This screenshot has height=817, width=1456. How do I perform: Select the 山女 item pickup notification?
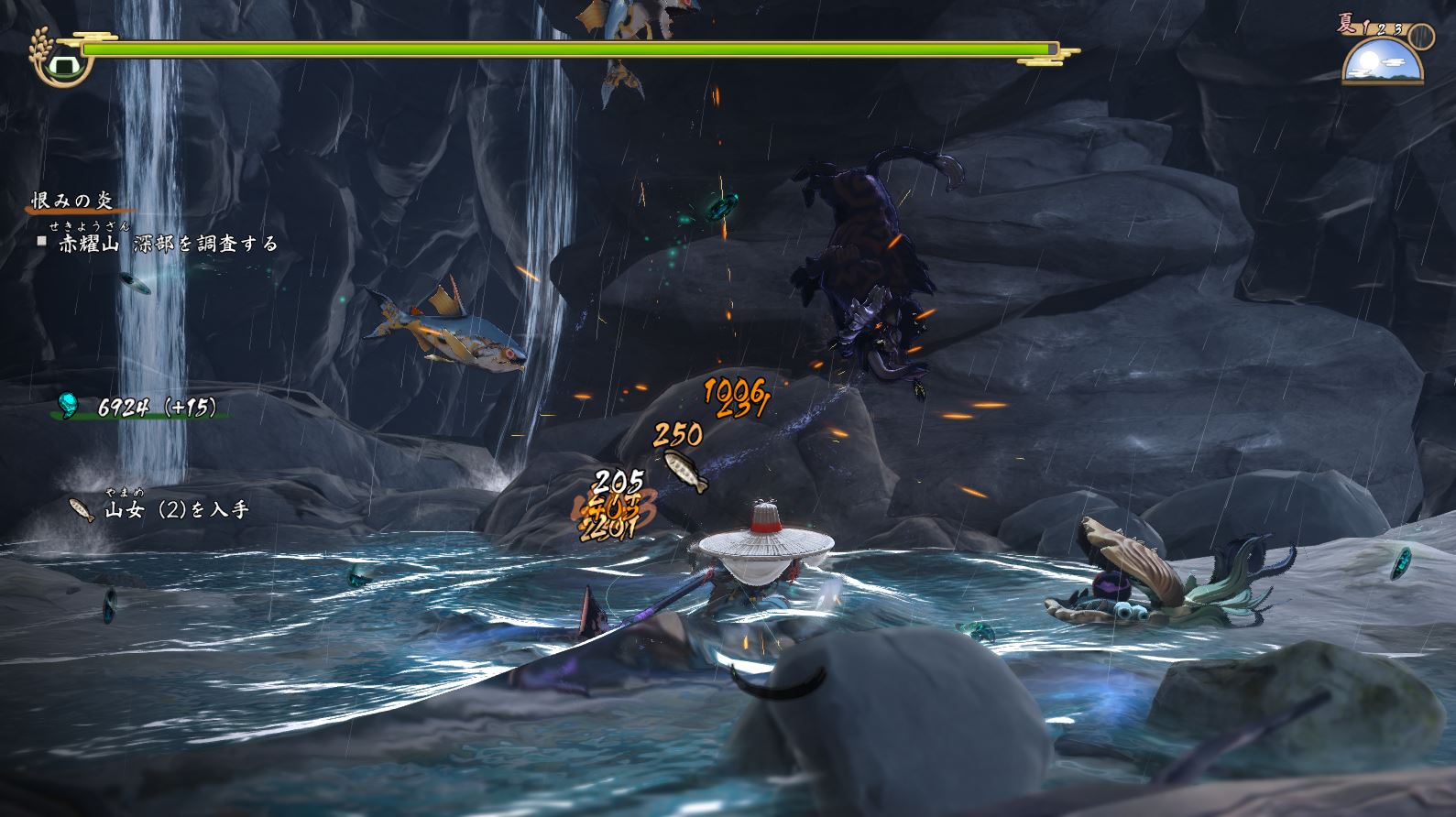[x=160, y=509]
